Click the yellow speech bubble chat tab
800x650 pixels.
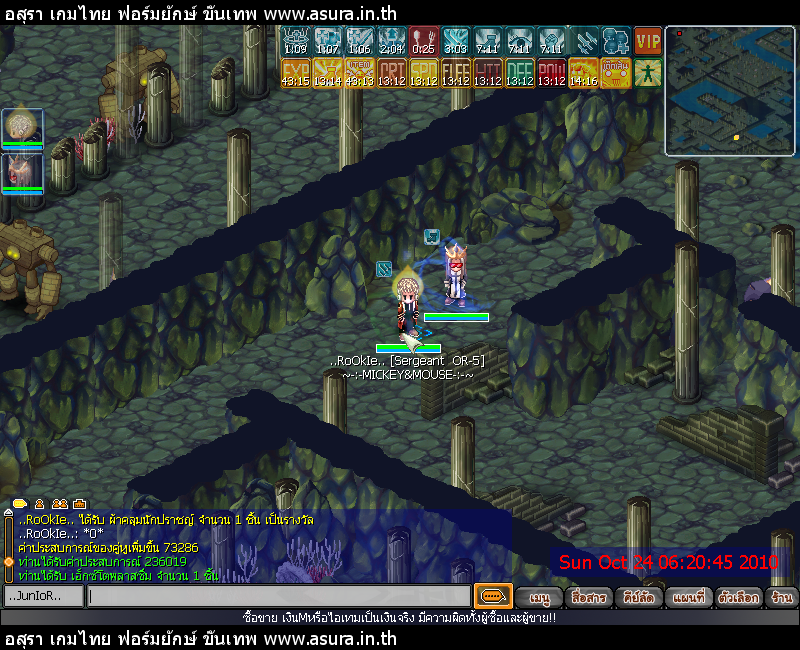(x=18, y=503)
